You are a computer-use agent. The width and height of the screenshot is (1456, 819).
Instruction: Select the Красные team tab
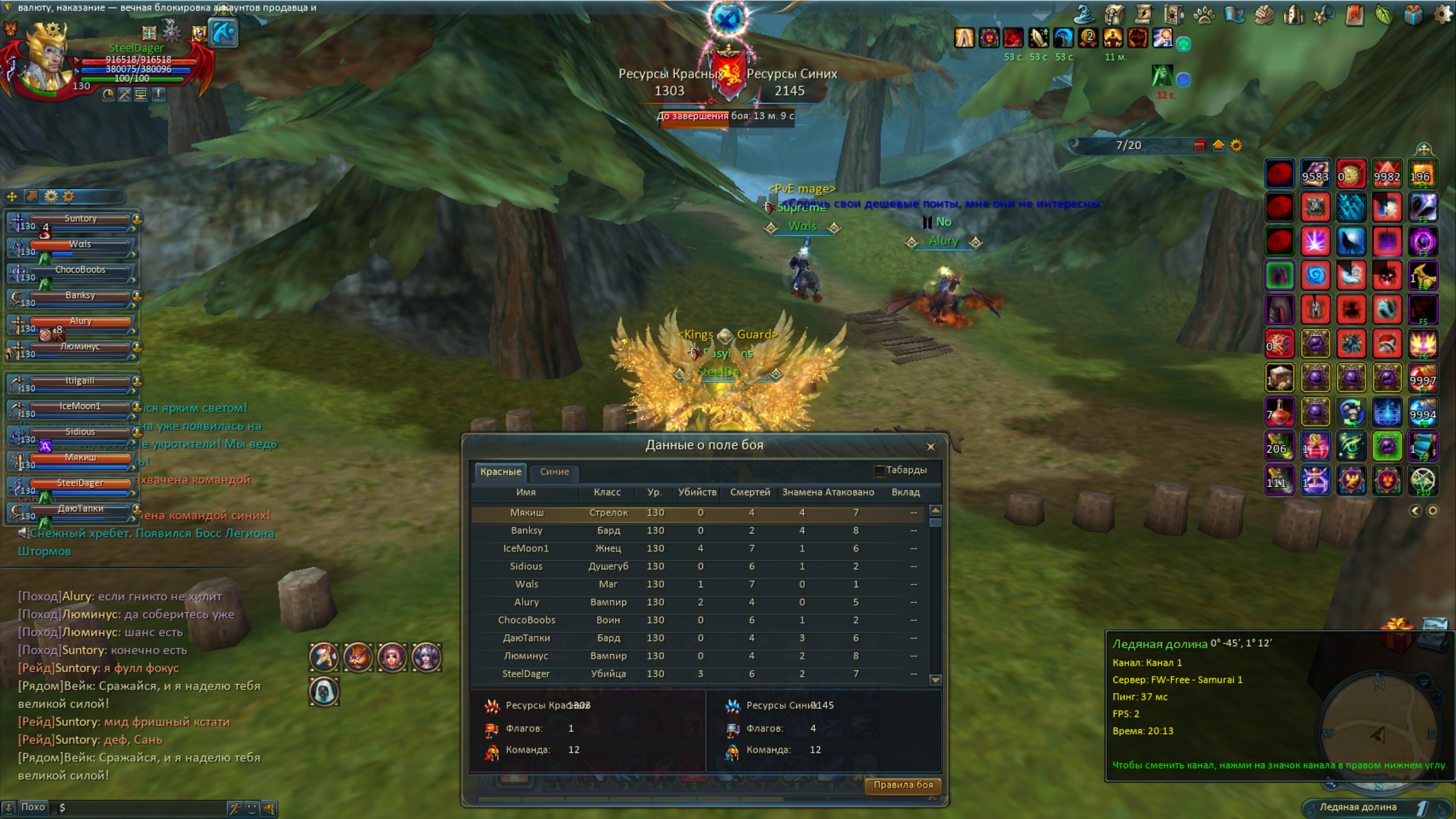click(500, 471)
